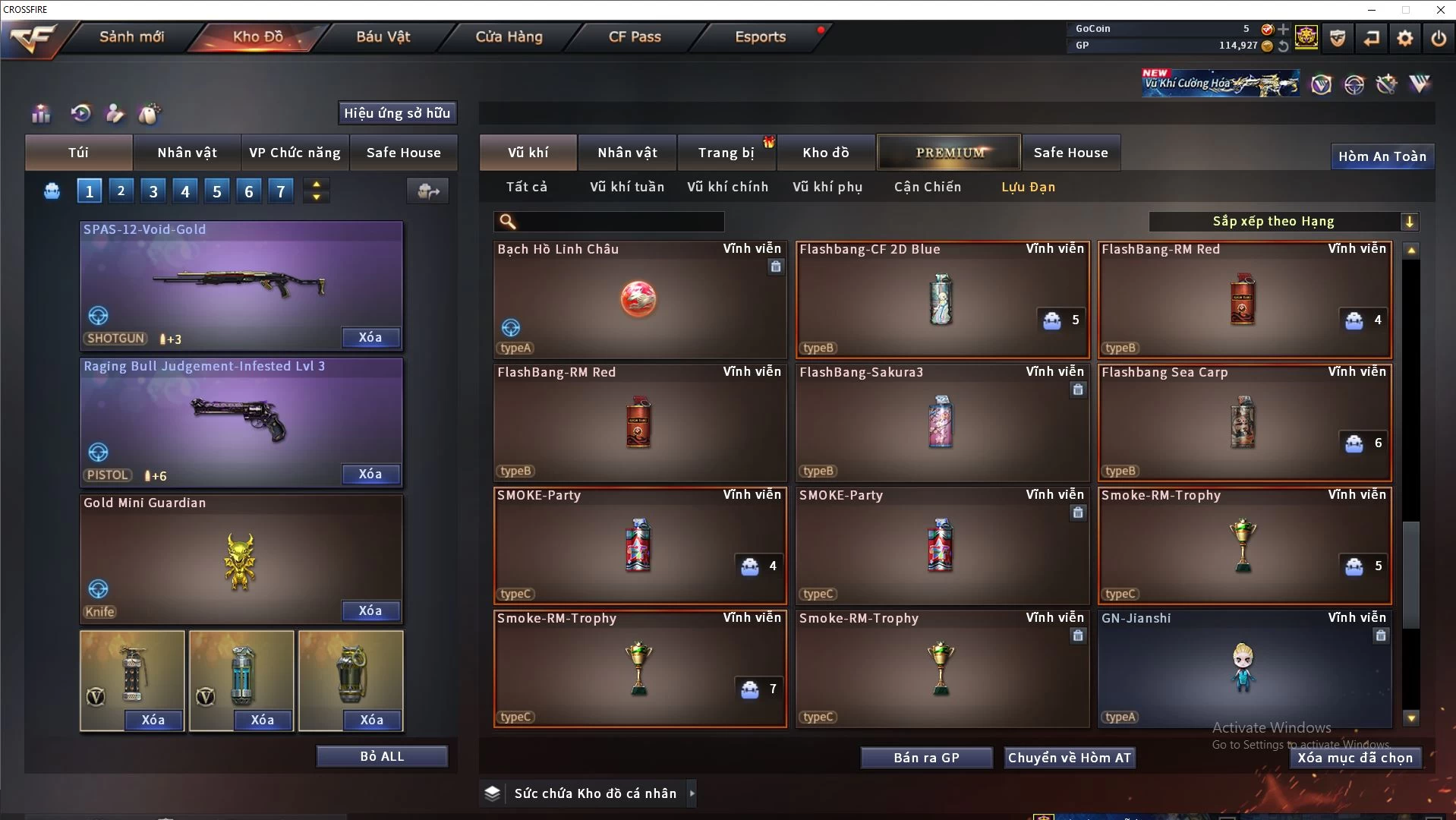
Task: Open the Hòm An Toàn safe box
Action: coord(1382,156)
